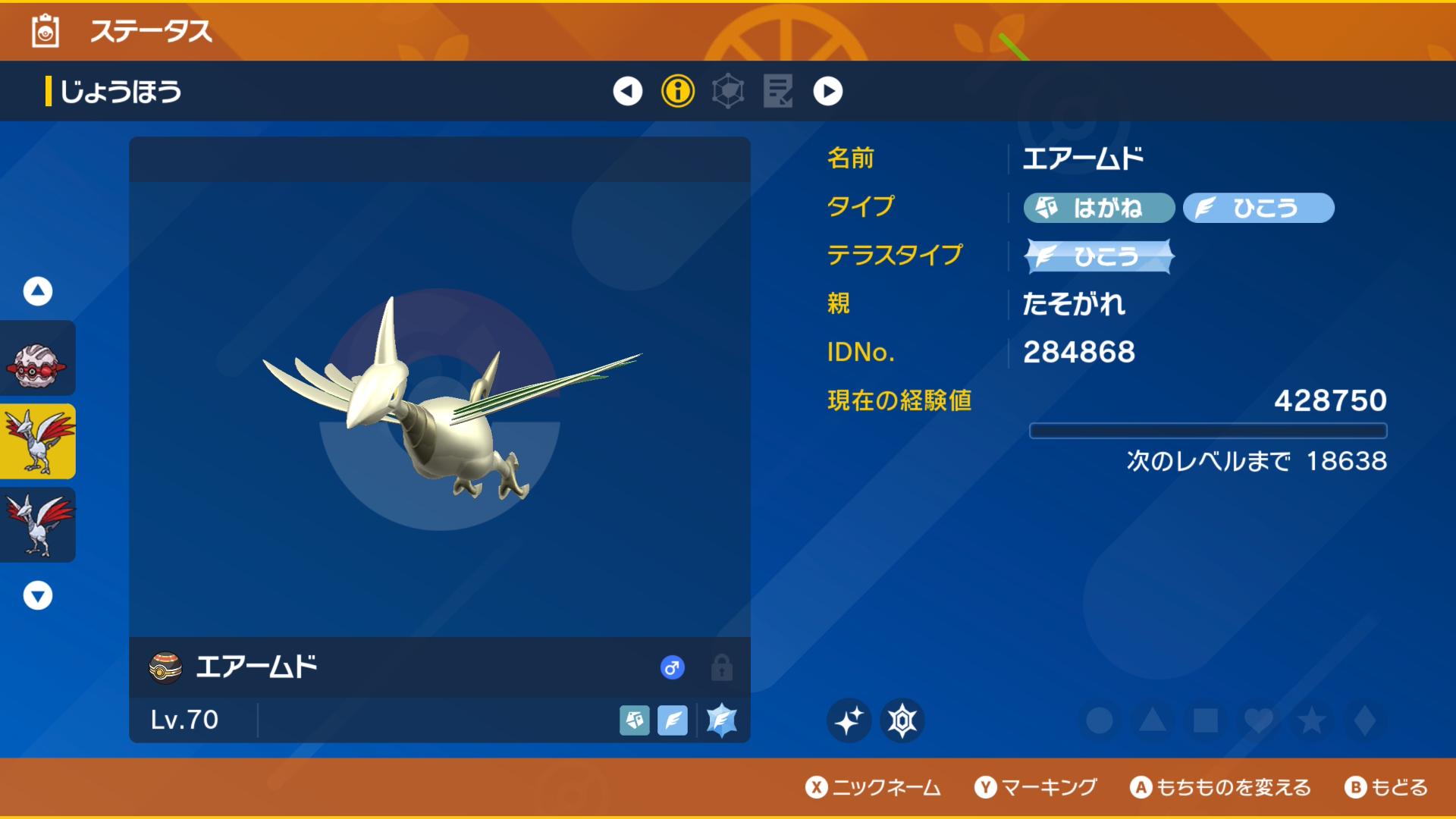Screen dimensions: 1456x819
Task: Click the Tera Flying type icon
Action: point(721,720)
